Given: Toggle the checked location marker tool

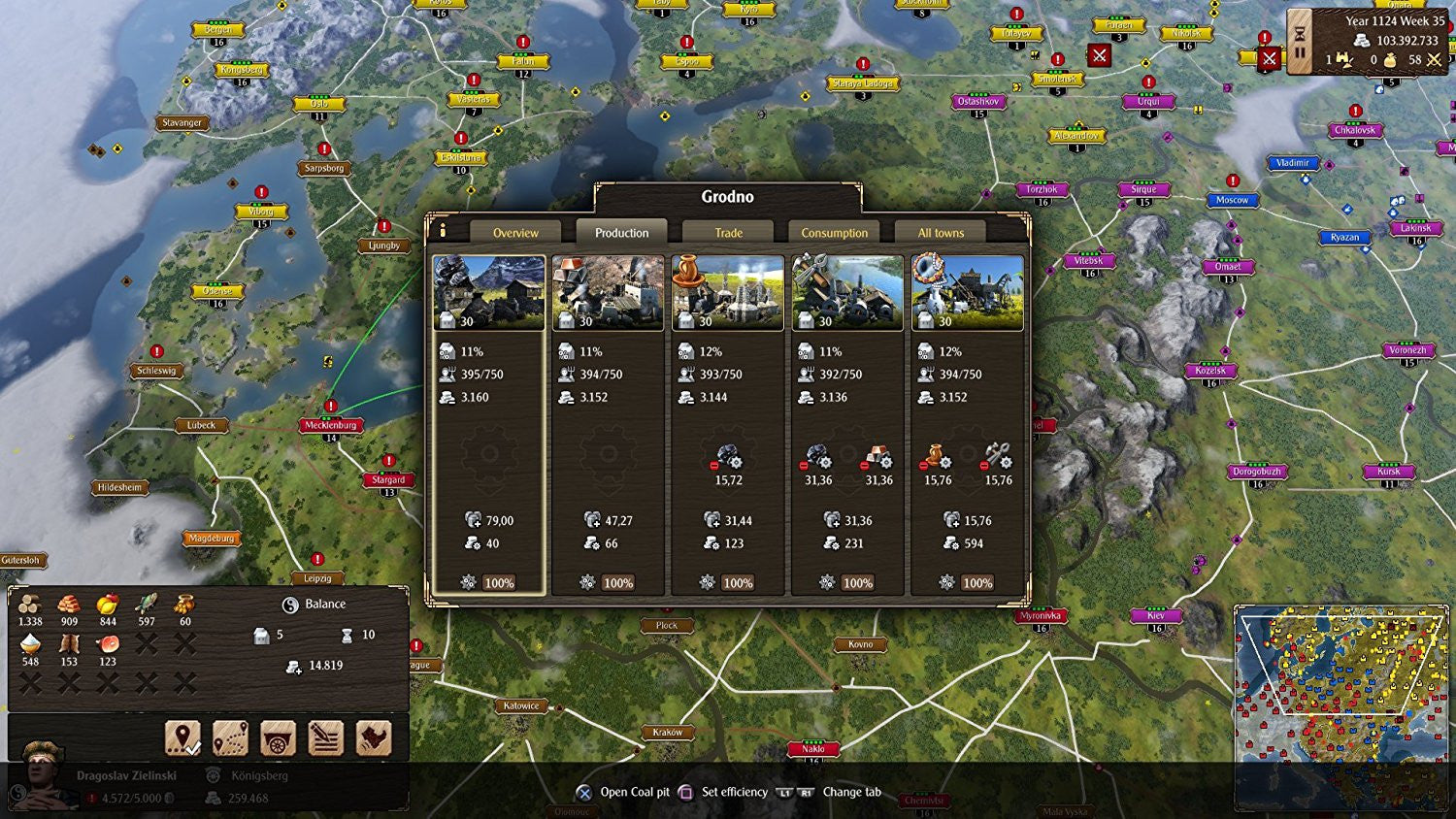Looking at the screenshot, I should [184, 738].
